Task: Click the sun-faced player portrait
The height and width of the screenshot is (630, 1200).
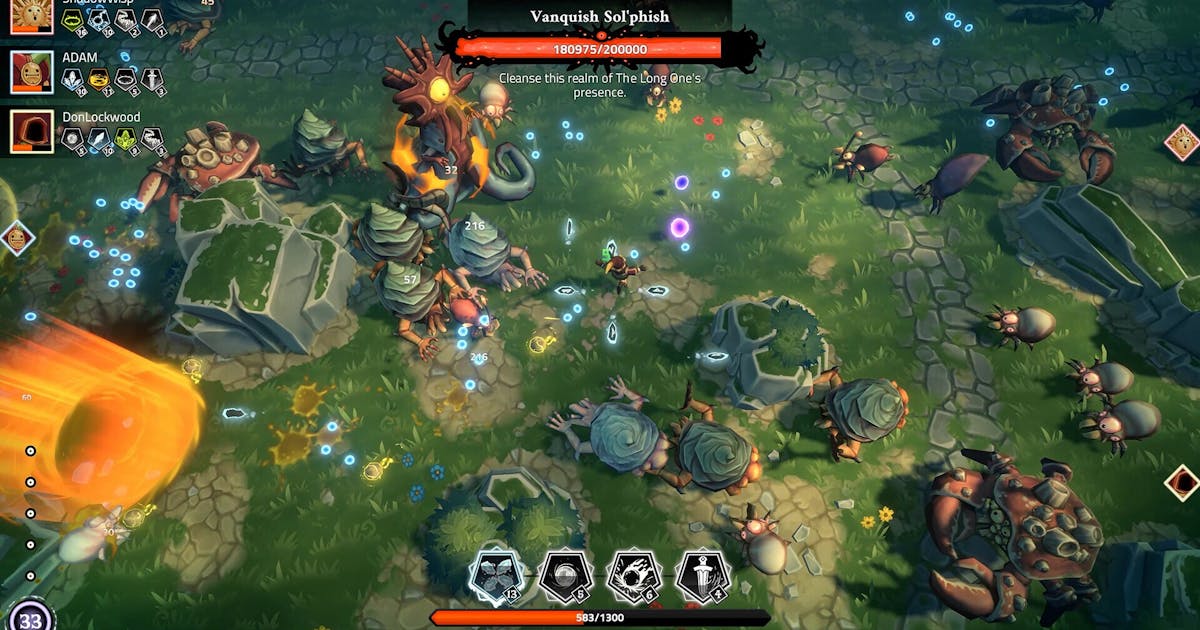Action: 31,16
